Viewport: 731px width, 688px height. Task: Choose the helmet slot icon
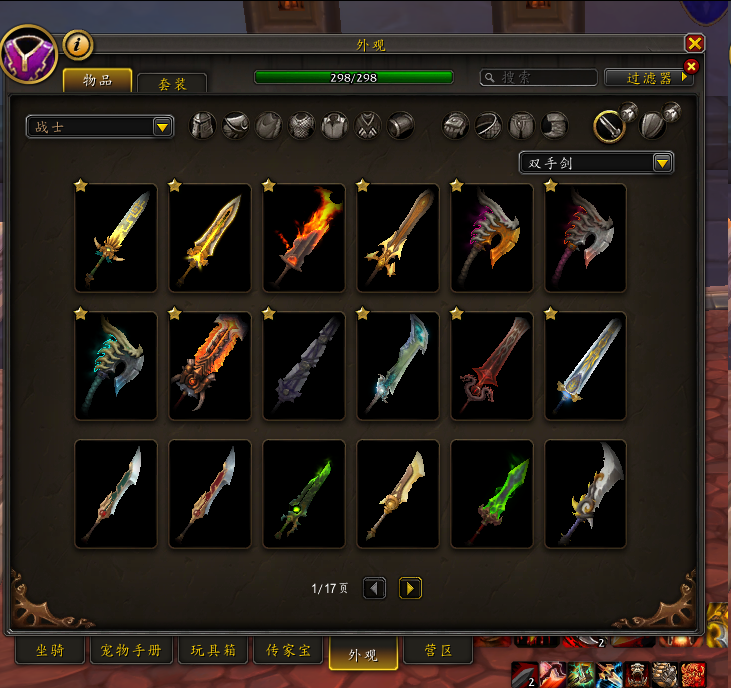203,125
